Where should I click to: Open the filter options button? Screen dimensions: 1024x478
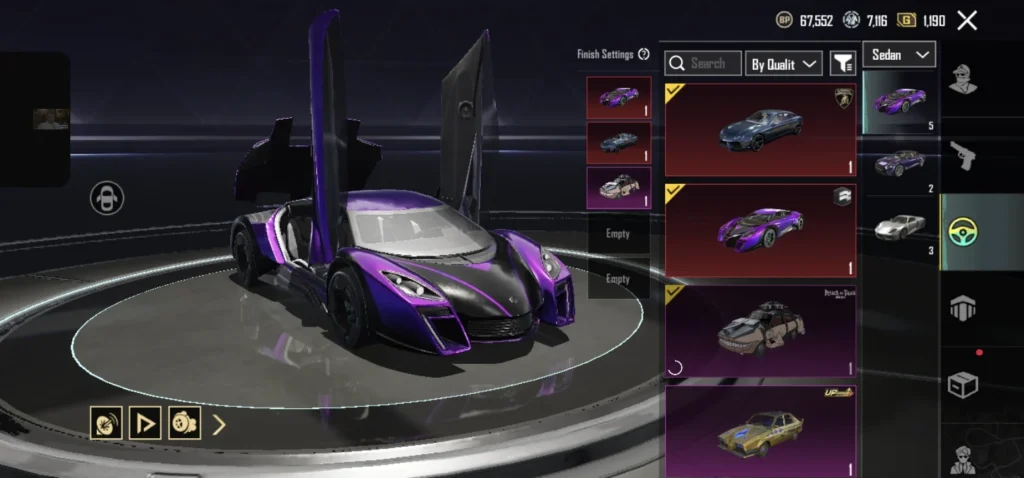[843, 64]
